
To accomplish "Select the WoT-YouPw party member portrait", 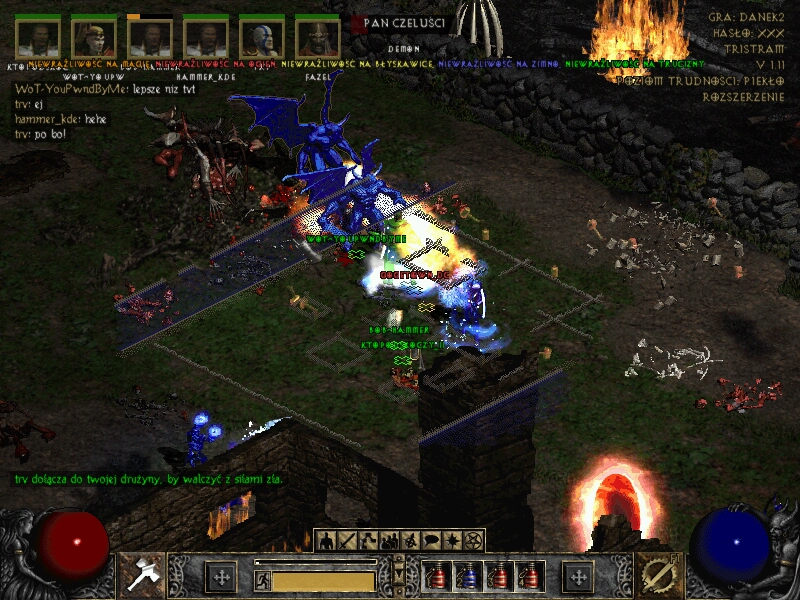I will 94,39.
